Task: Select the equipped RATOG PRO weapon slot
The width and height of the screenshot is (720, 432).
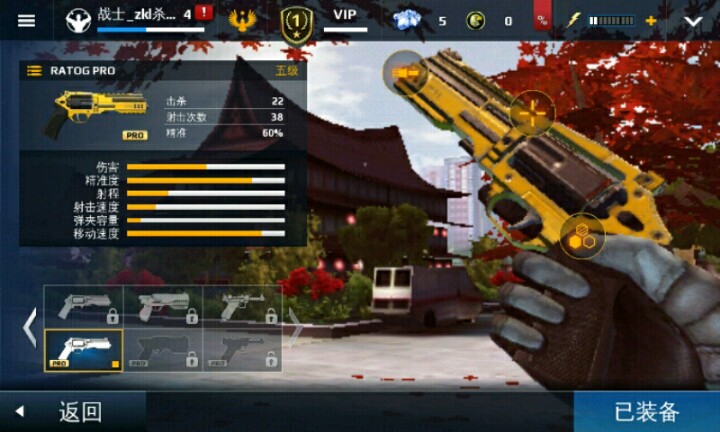Action: [x=83, y=350]
